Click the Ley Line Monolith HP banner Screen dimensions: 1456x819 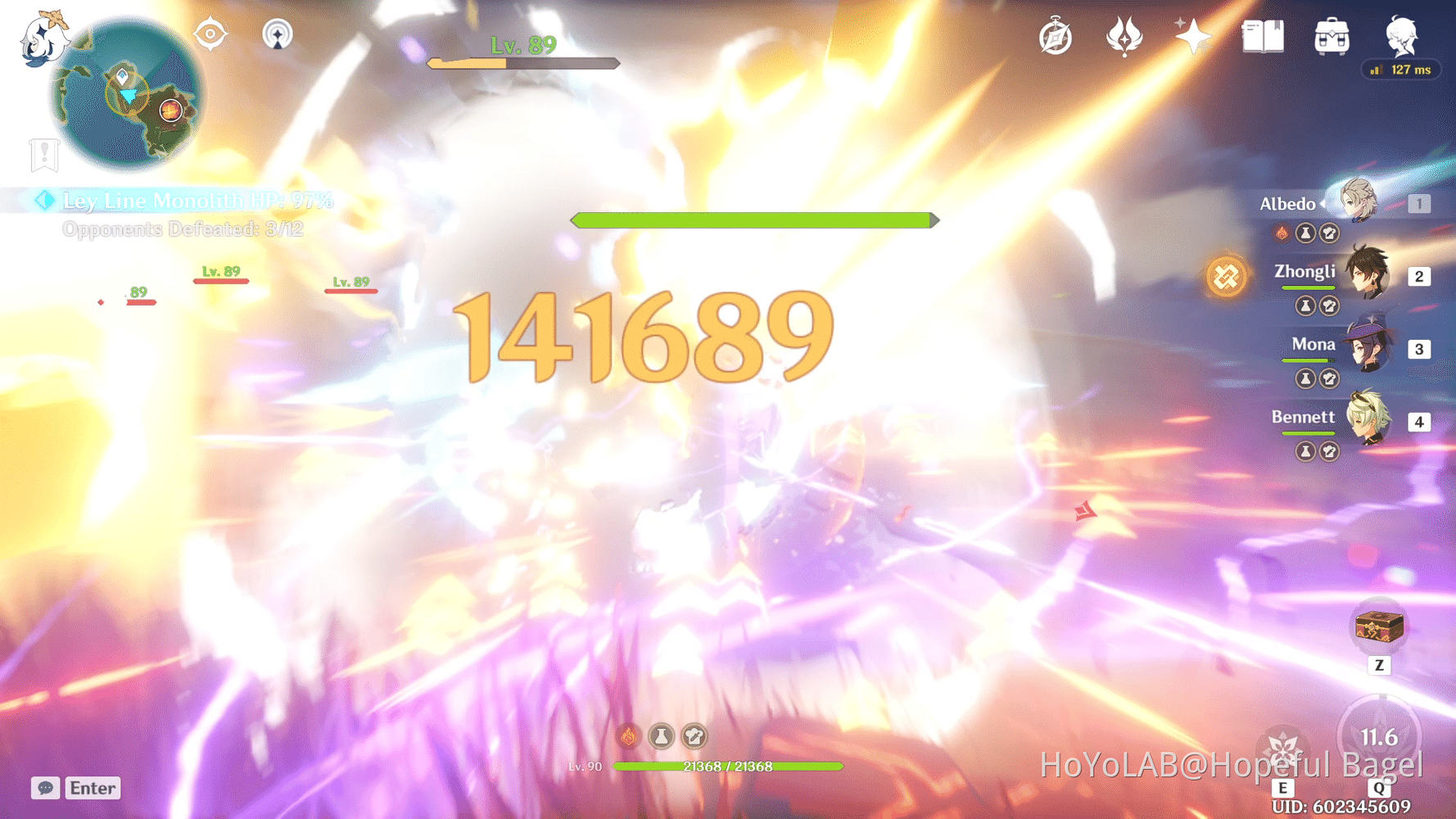pos(197,200)
